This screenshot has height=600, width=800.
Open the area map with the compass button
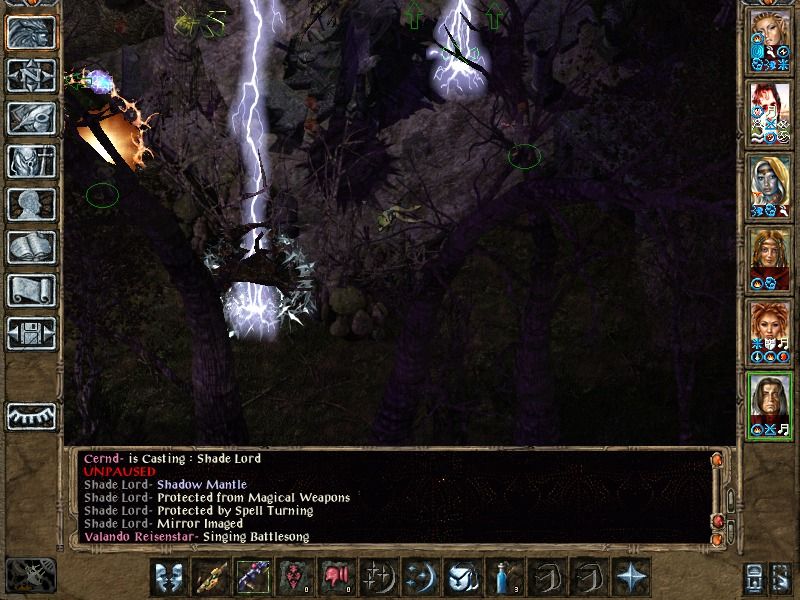[x=31, y=75]
